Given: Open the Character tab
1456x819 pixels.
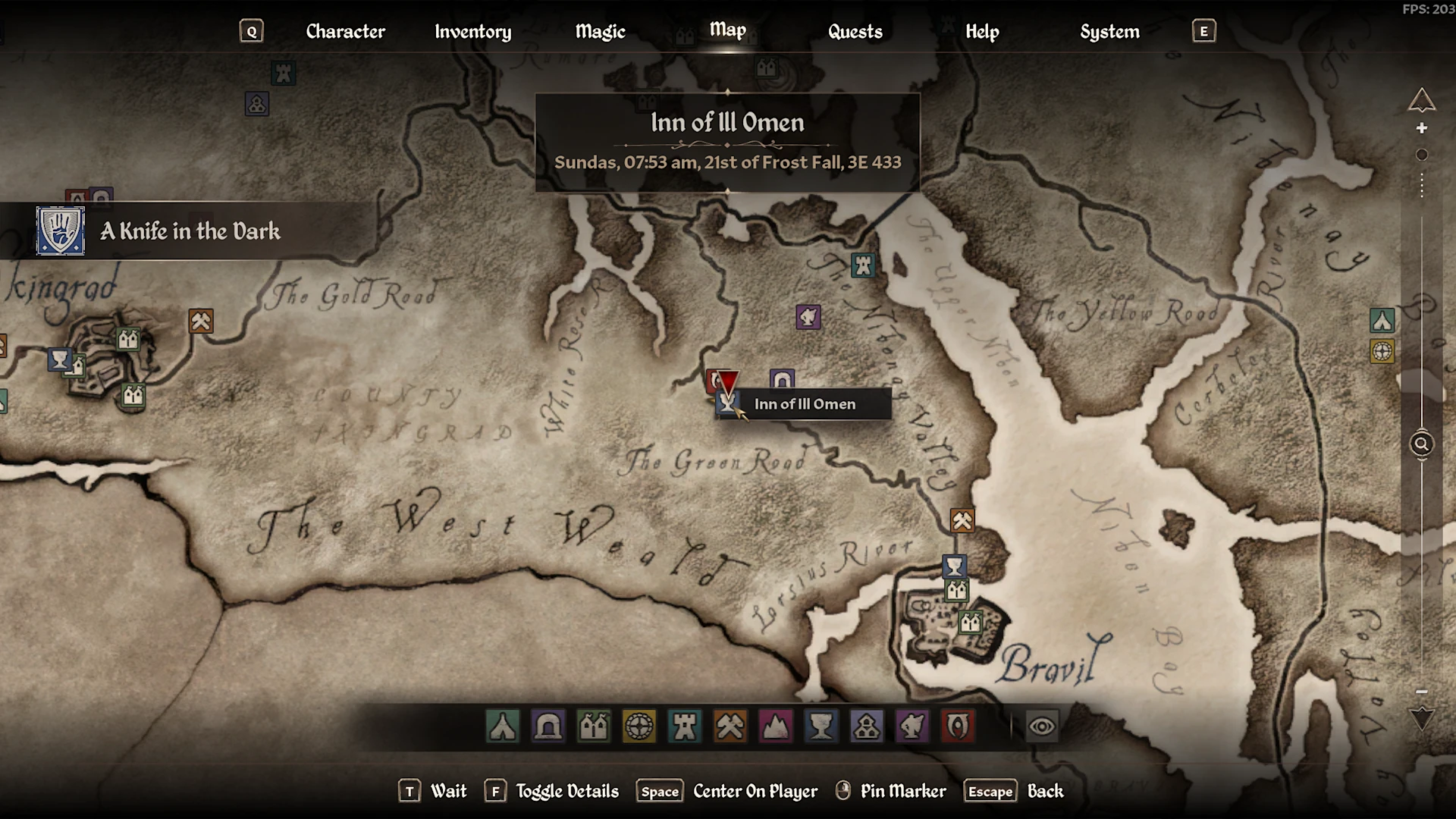Looking at the screenshot, I should (x=345, y=31).
